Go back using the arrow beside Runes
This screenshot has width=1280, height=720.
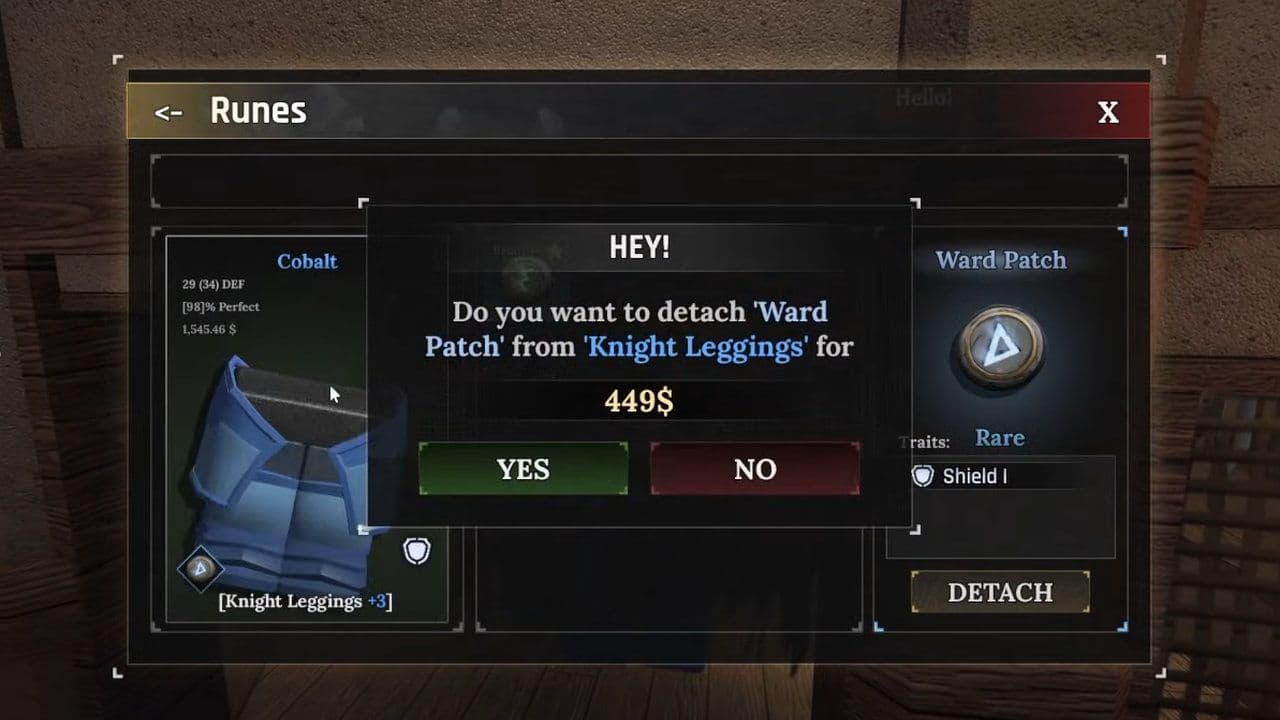tap(168, 112)
